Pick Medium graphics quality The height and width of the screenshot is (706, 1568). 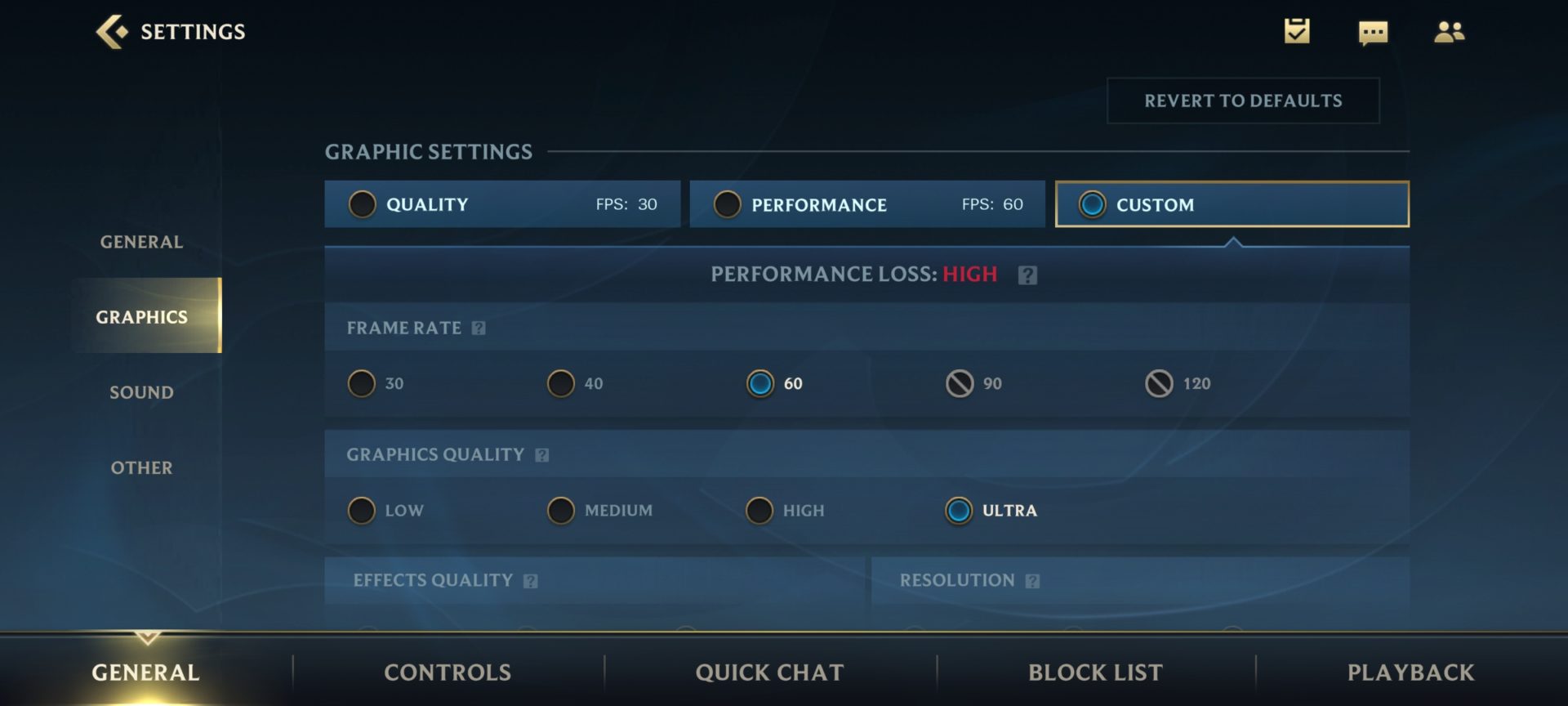(561, 511)
